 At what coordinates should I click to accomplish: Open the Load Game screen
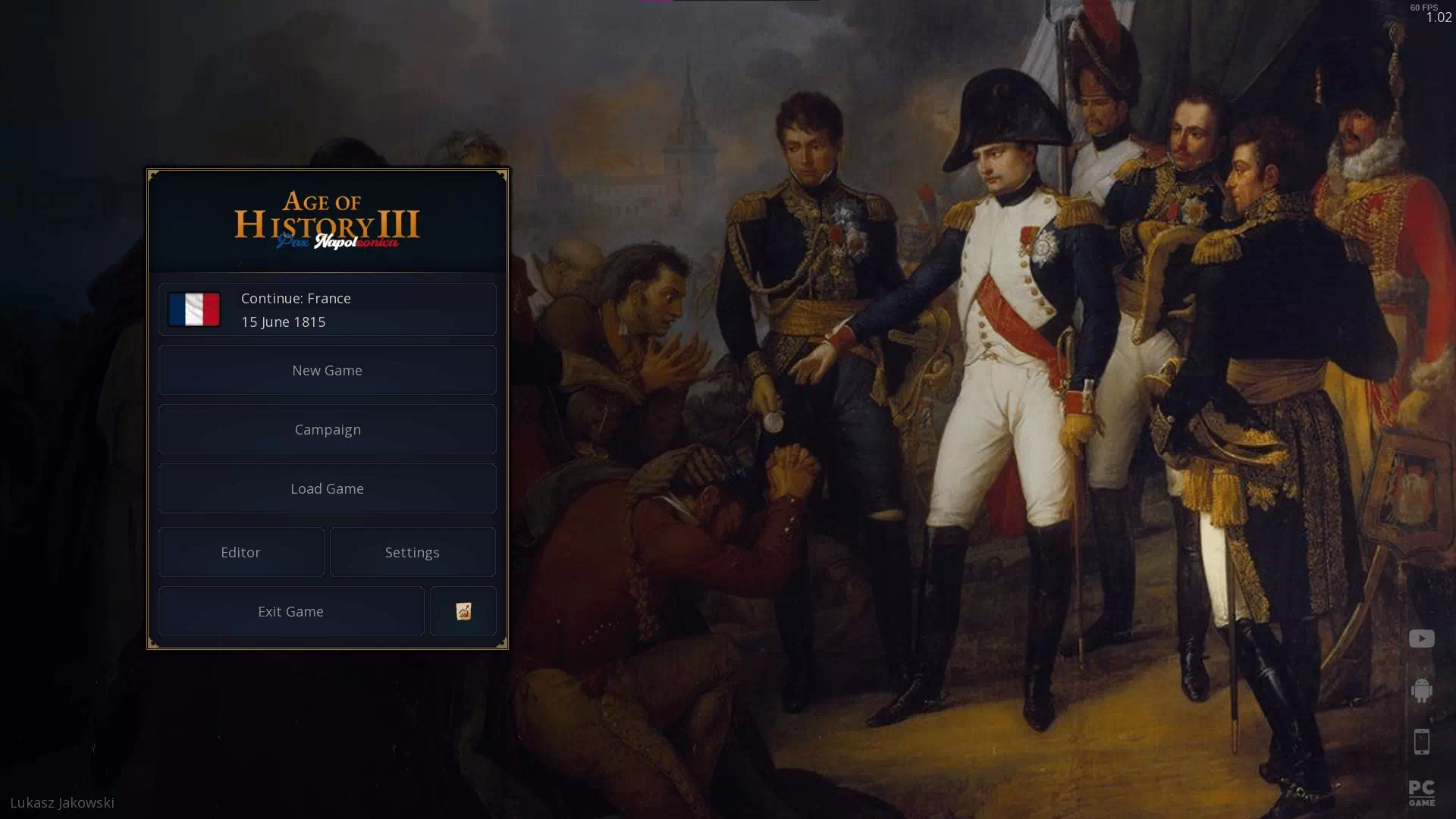click(327, 488)
